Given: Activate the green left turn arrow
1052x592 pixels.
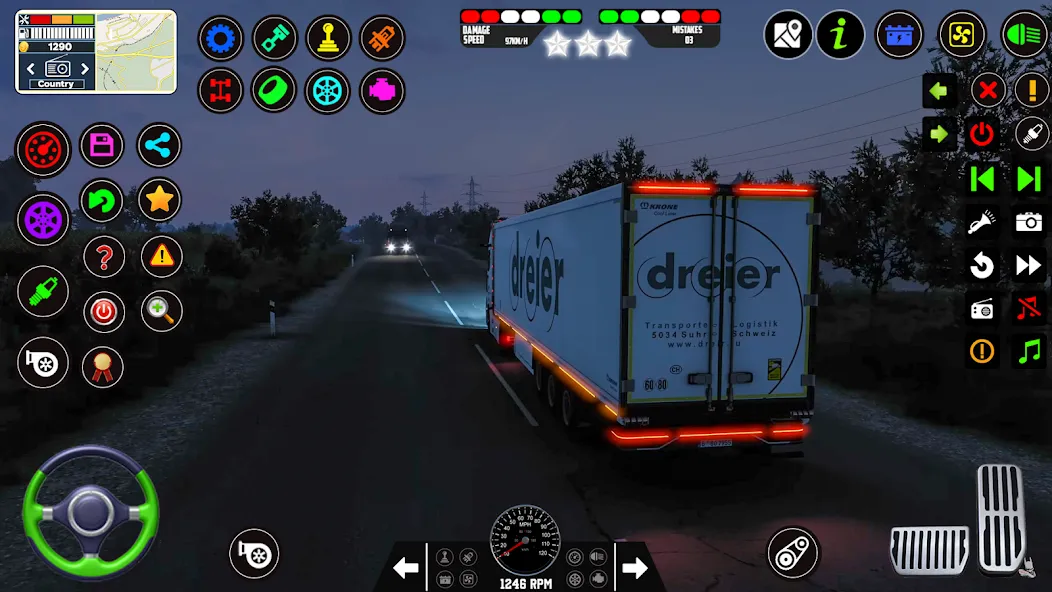Looking at the screenshot, I should [938, 91].
